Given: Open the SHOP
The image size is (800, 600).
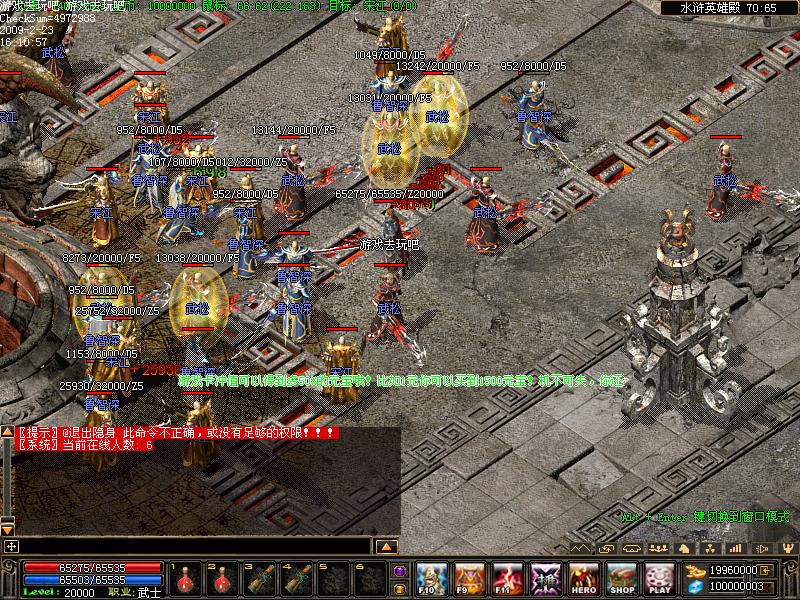Looking at the screenshot, I should 621,578.
